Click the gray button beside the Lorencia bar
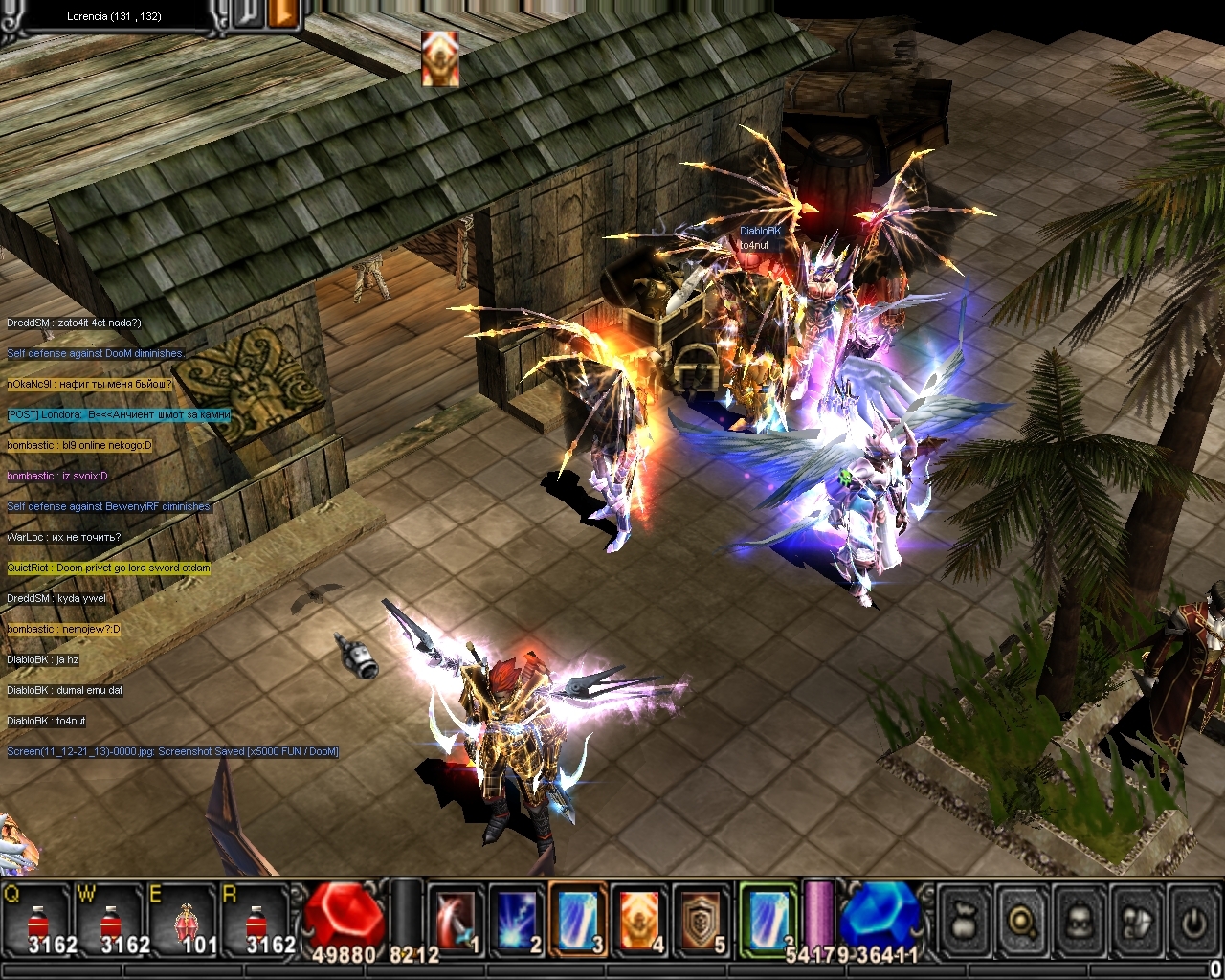This screenshot has width=1225, height=980. pyautogui.click(x=246, y=13)
